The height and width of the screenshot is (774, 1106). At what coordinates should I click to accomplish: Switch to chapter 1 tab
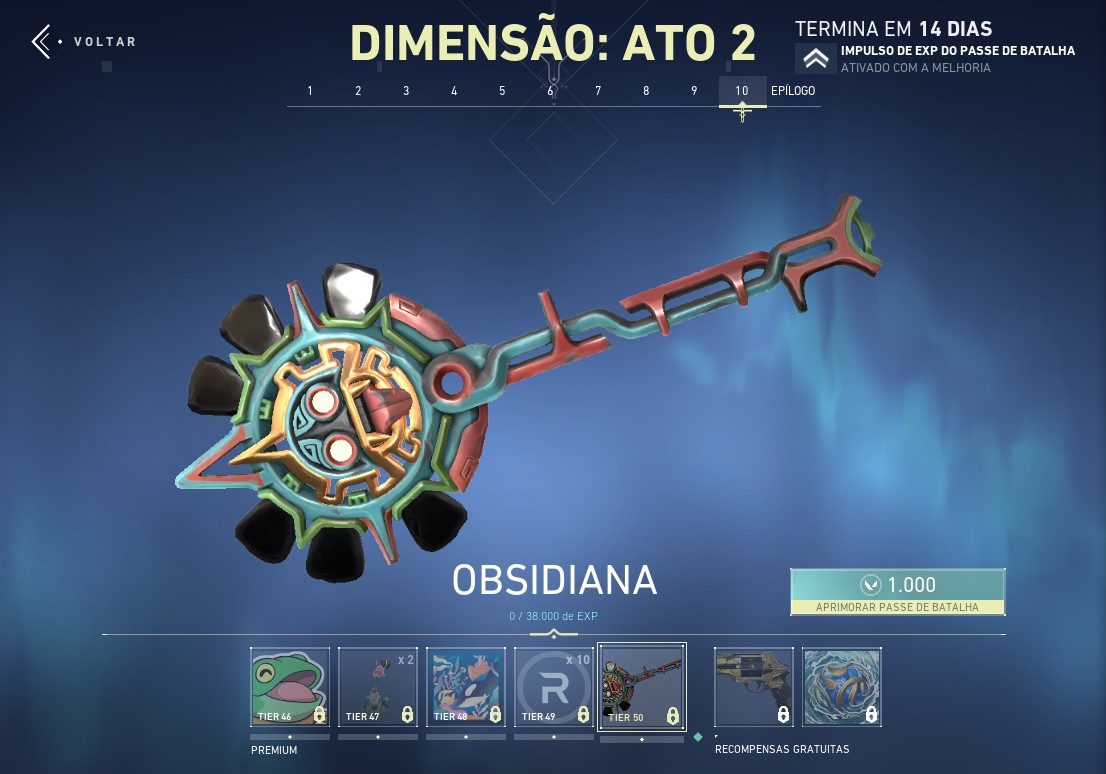[x=310, y=91]
